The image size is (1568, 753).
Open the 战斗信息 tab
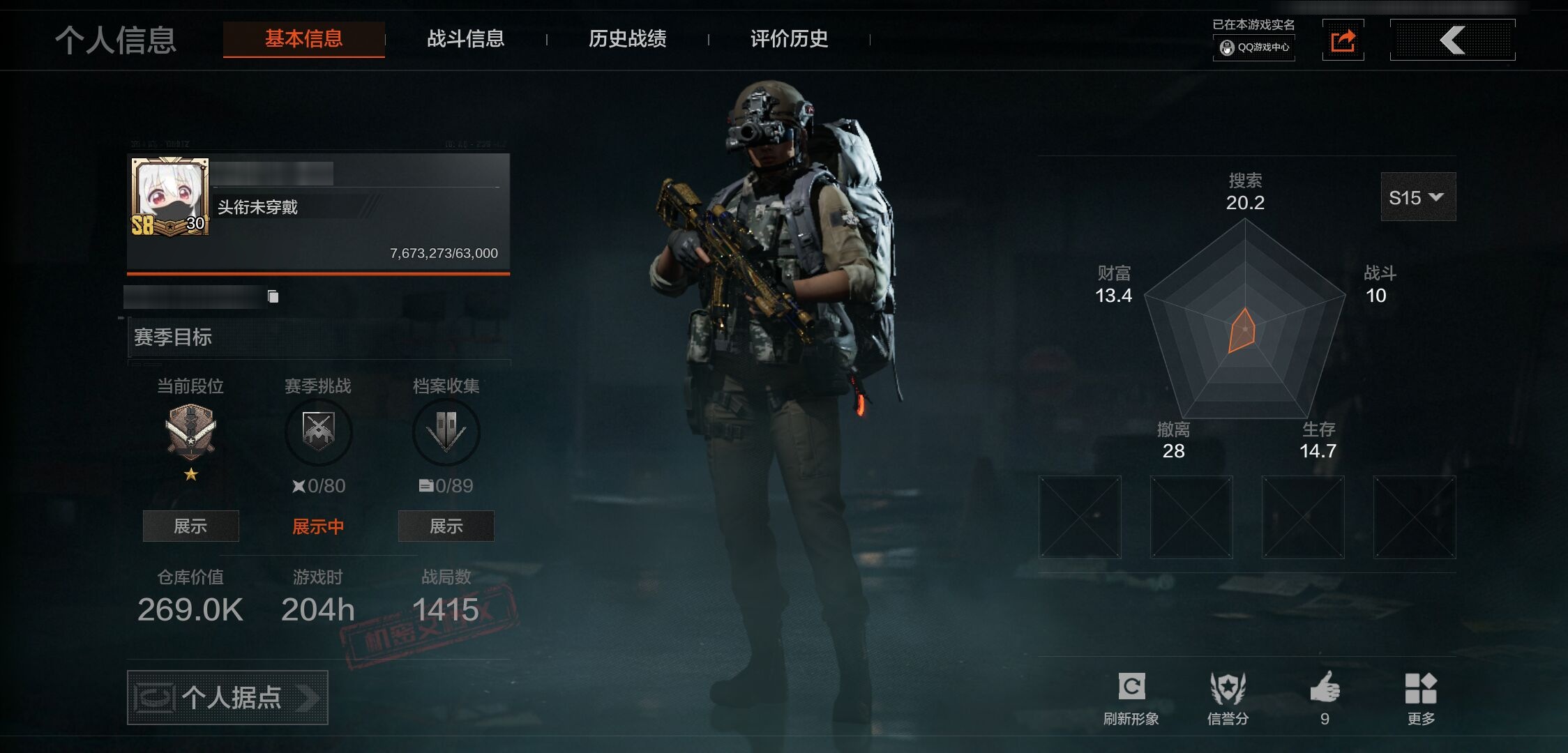tap(465, 39)
